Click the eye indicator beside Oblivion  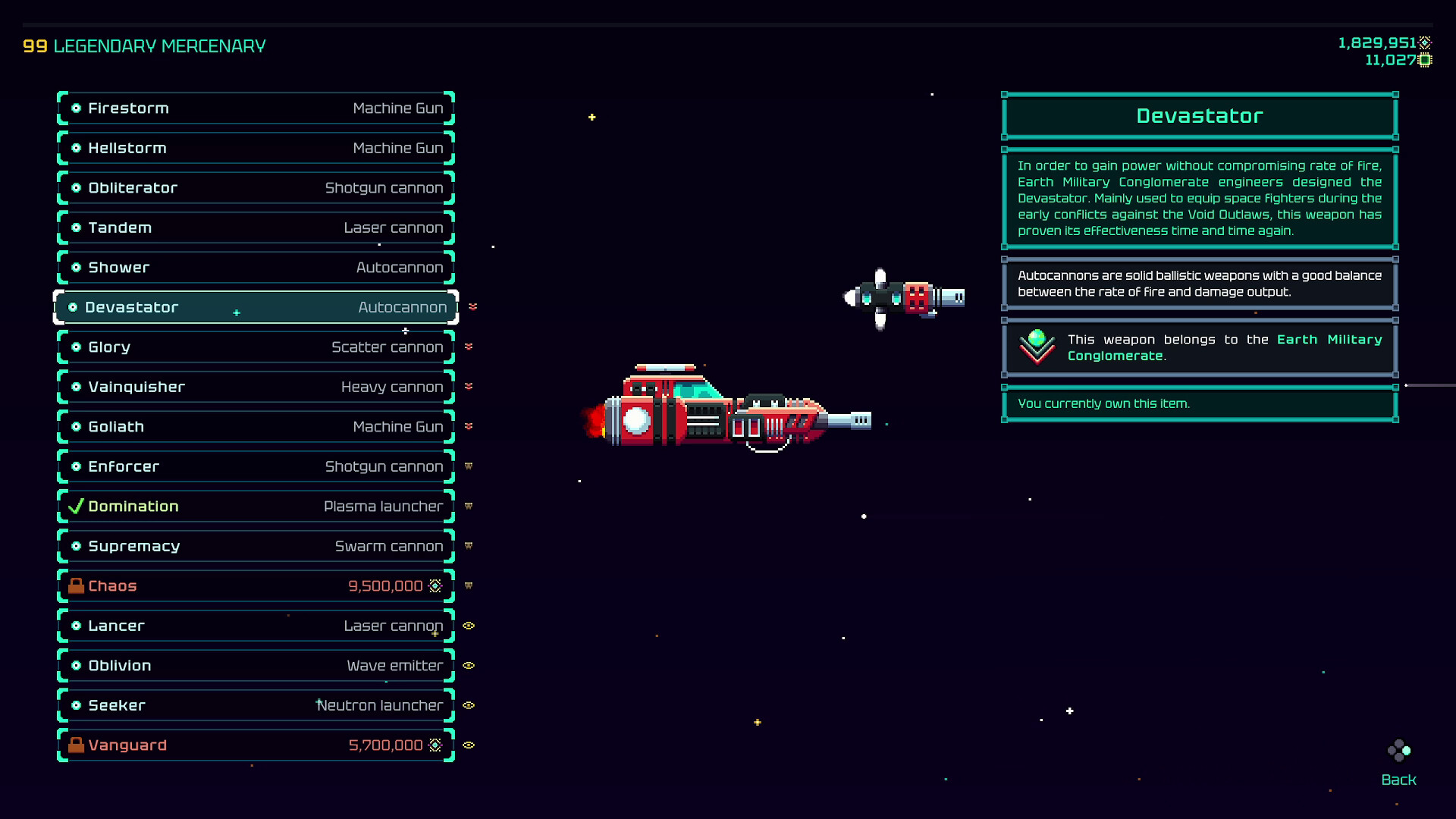(x=469, y=665)
